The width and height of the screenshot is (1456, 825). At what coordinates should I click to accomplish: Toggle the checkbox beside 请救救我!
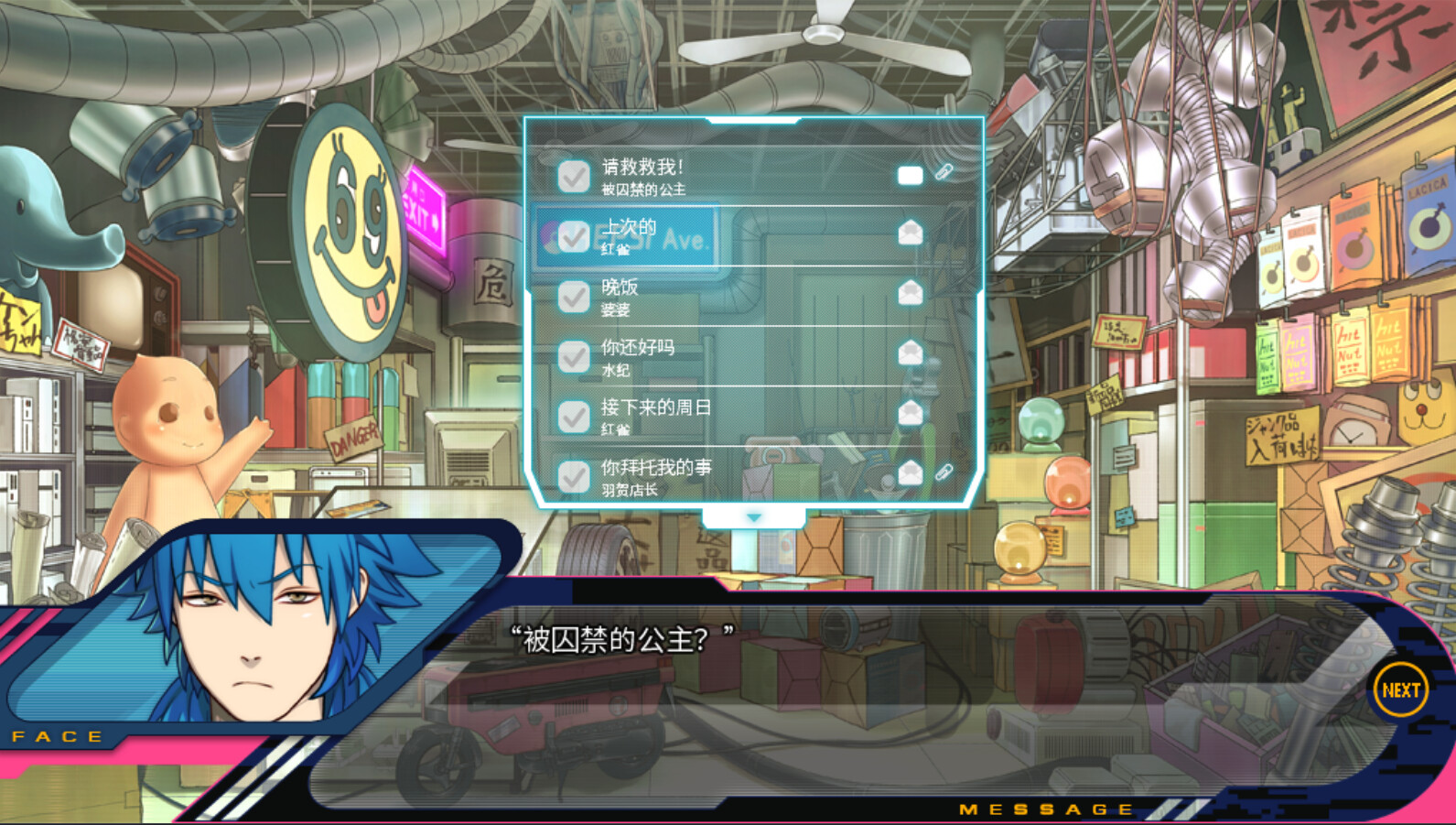point(573,176)
